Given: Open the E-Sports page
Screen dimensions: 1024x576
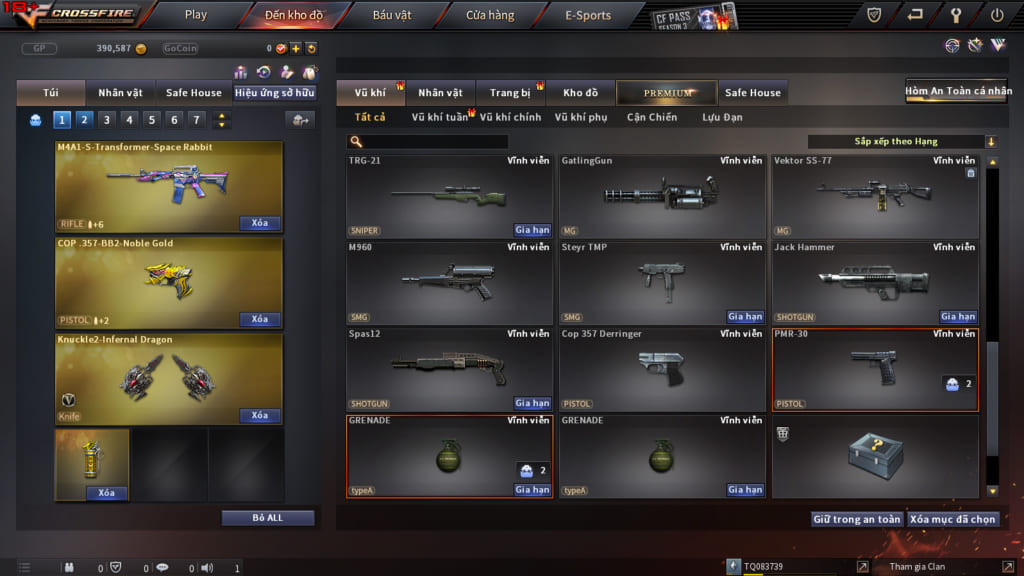Looking at the screenshot, I should [x=588, y=15].
